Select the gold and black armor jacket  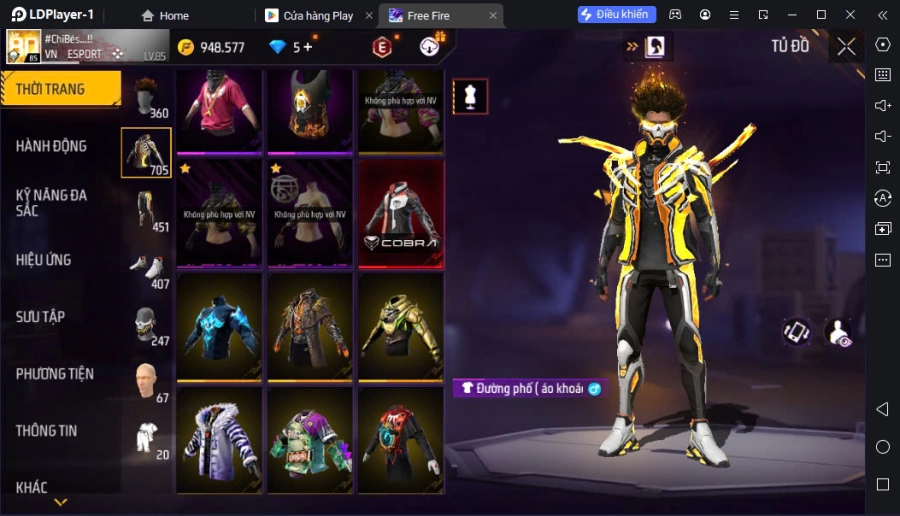pos(400,327)
